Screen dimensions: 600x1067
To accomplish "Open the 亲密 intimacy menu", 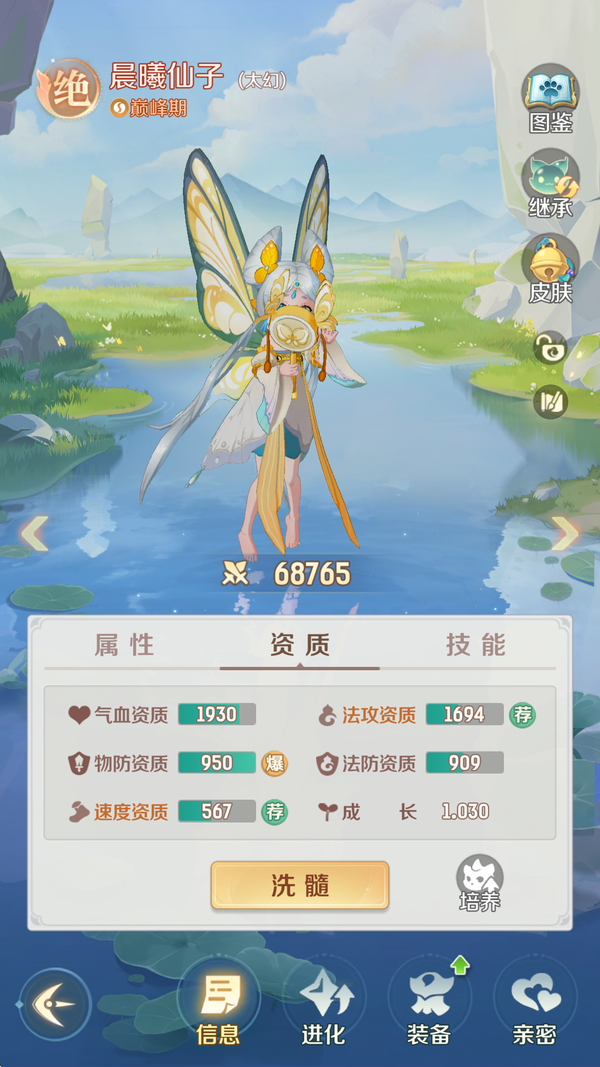I will click(534, 1003).
